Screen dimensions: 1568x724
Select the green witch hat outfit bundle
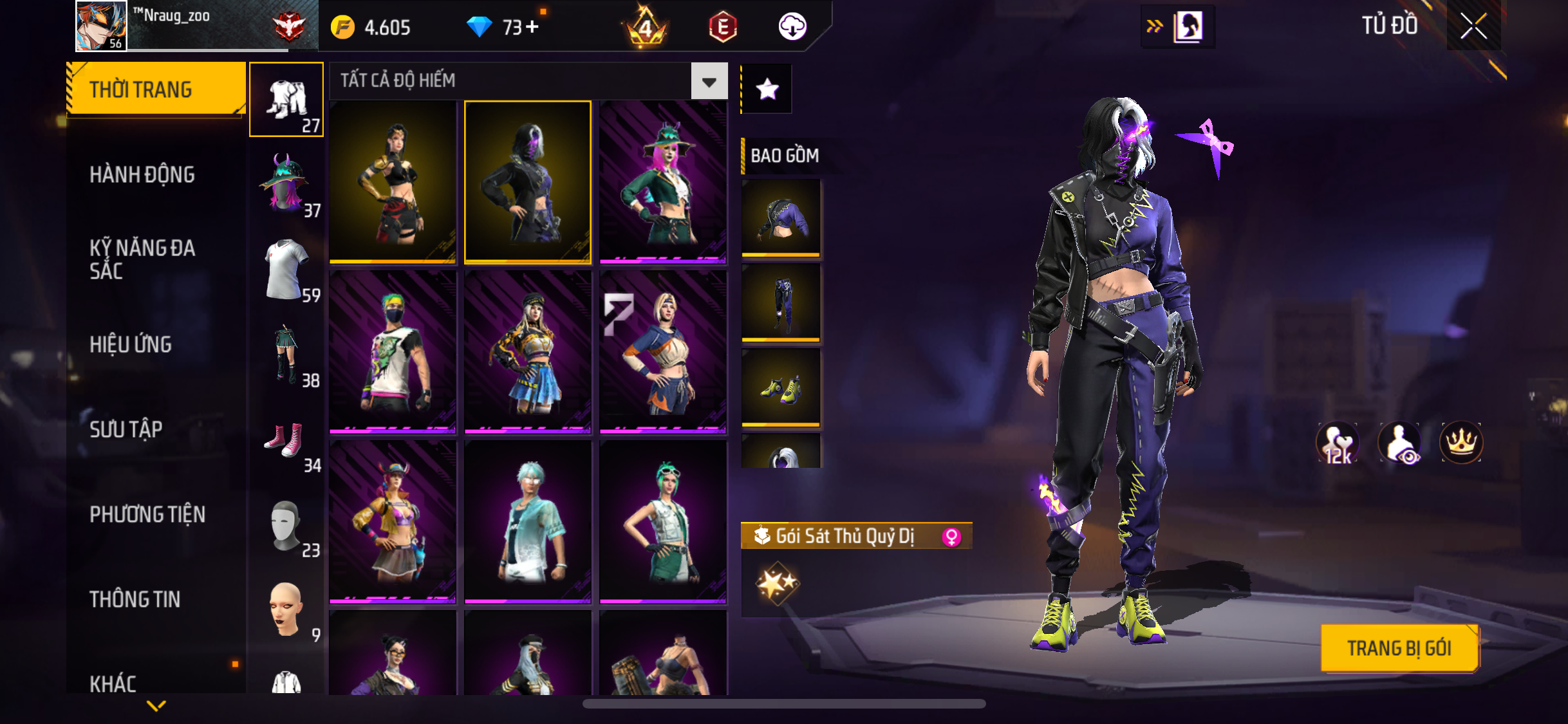(x=662, y=182)
